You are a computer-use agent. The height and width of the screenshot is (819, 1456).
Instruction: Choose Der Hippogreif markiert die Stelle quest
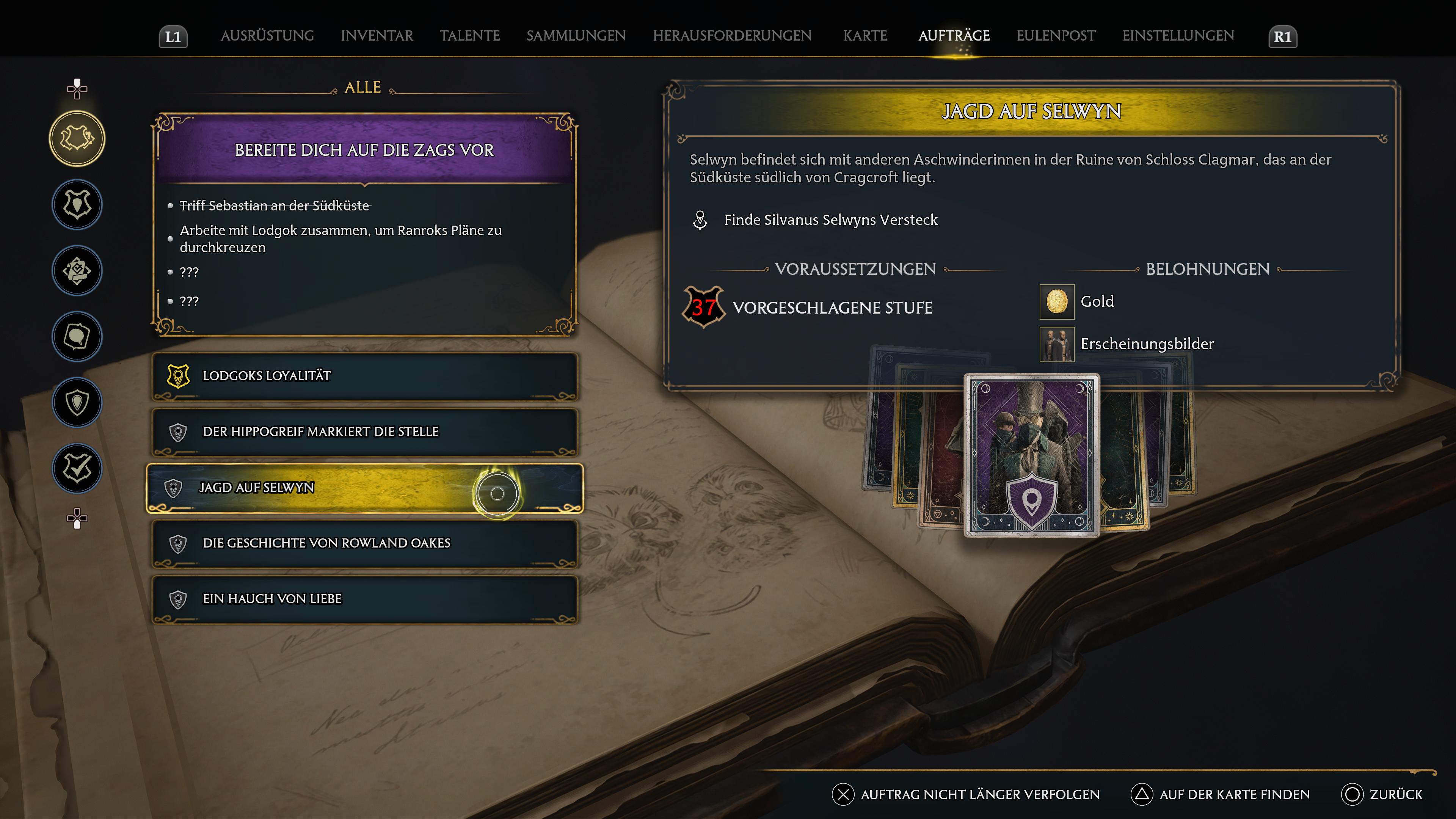[x=364, y=432]
